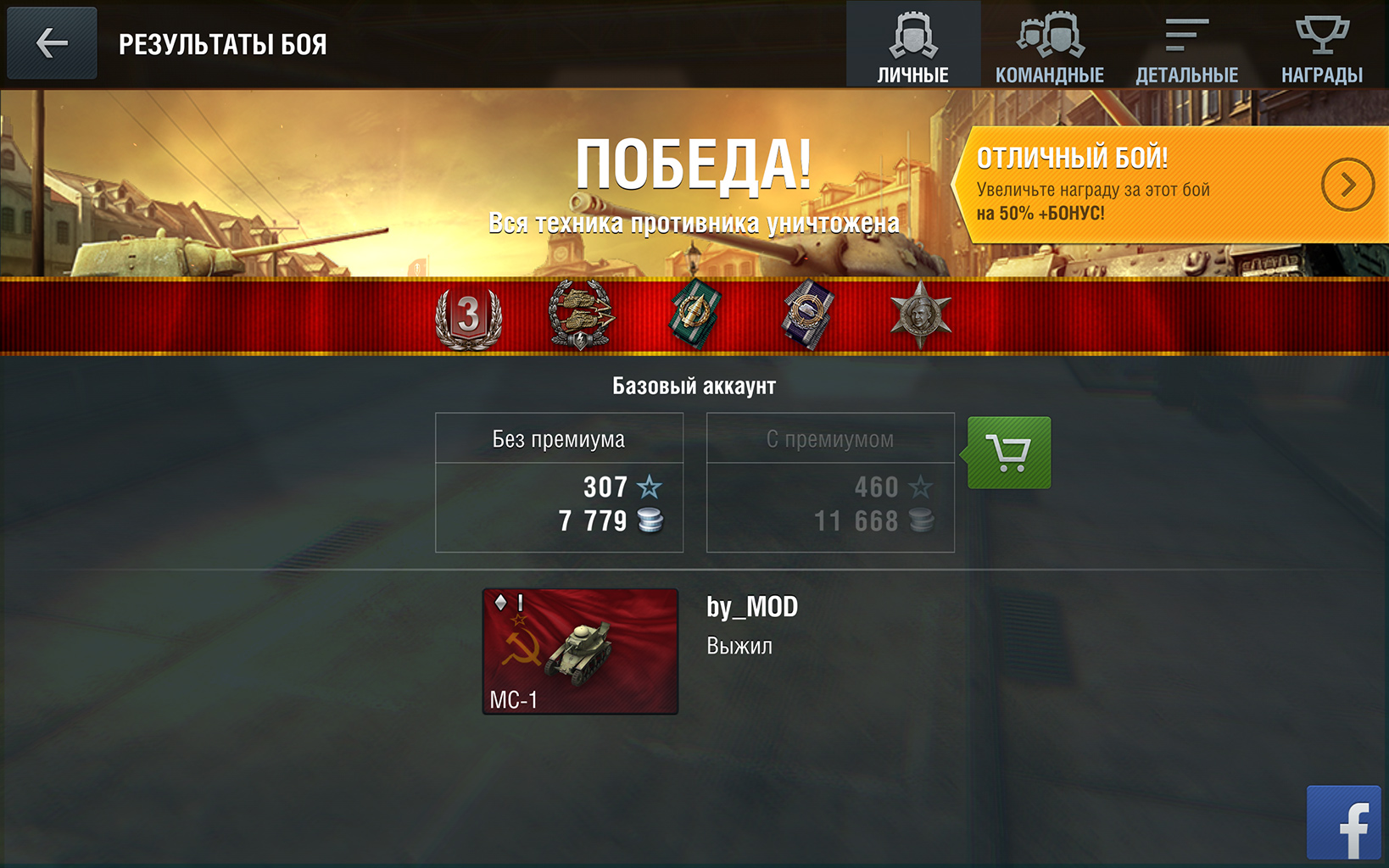Select the number 3 laurel medal
This screenshot has width=1389, height=868.
pos(468,317)
